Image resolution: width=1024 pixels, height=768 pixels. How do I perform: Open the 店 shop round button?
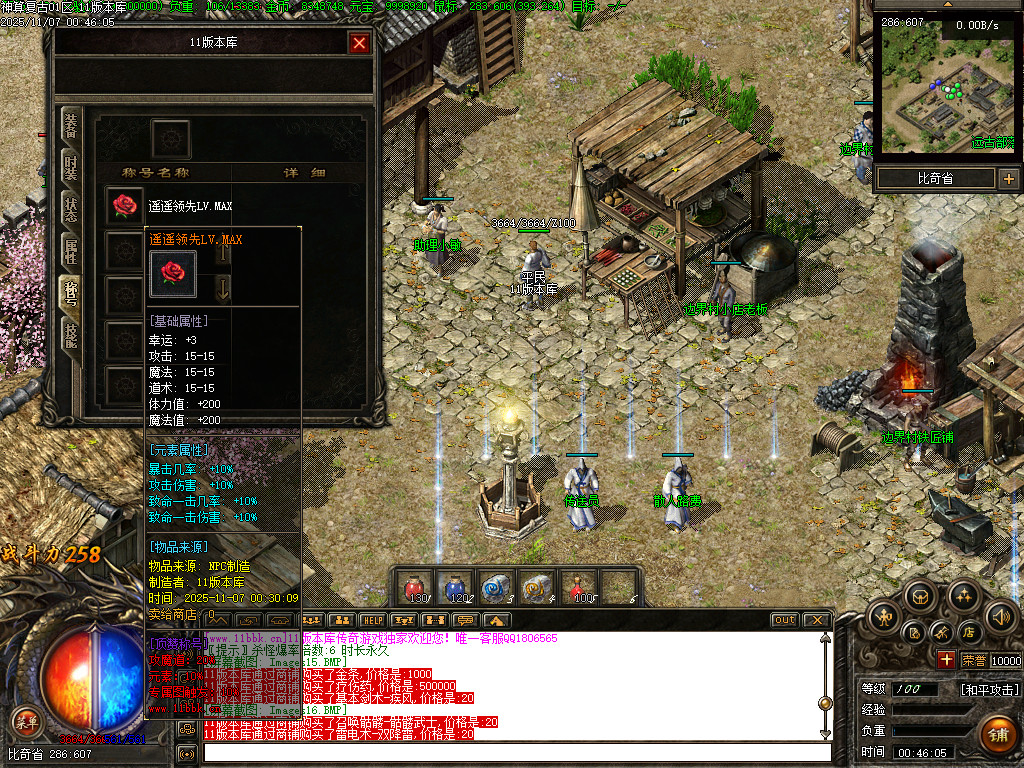click(x=968, y=632)
